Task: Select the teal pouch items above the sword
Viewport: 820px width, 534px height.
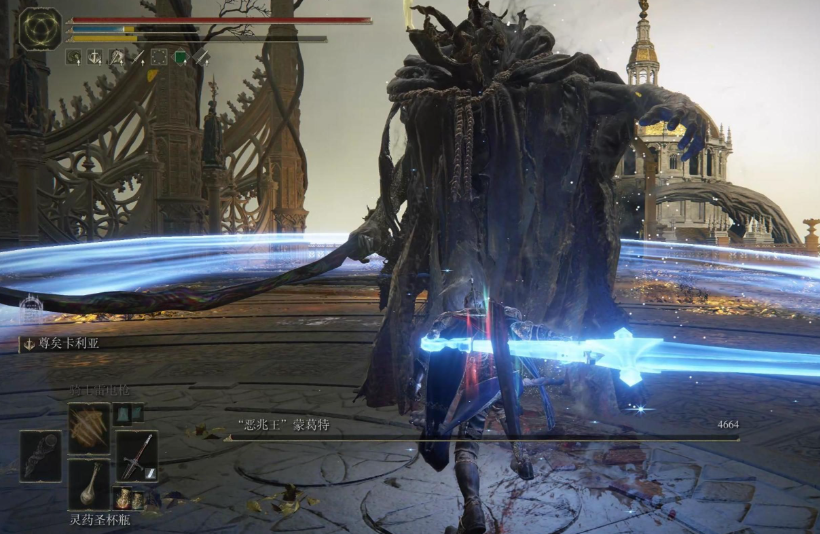Action: click(125, 411)
